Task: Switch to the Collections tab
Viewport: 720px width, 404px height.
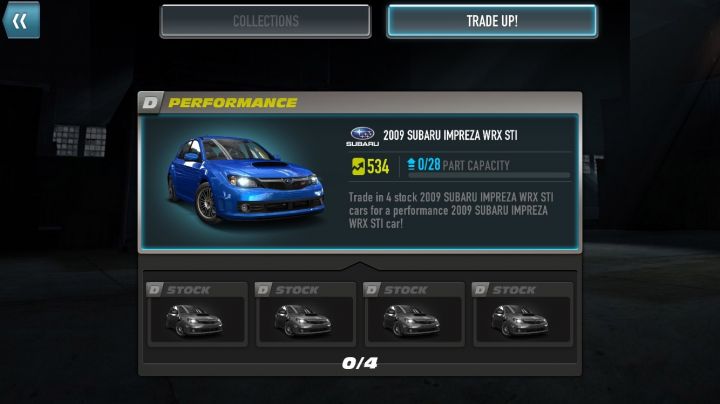Action: click(265, 21)
